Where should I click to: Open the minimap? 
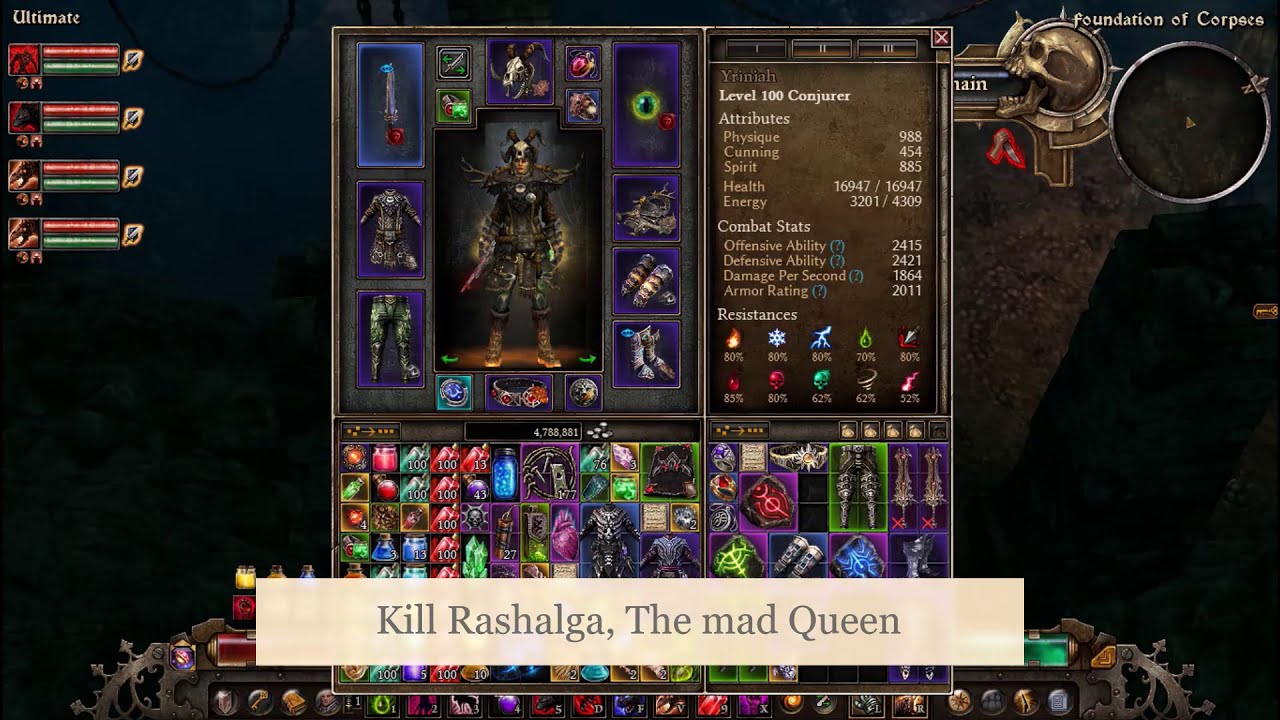1188,122
